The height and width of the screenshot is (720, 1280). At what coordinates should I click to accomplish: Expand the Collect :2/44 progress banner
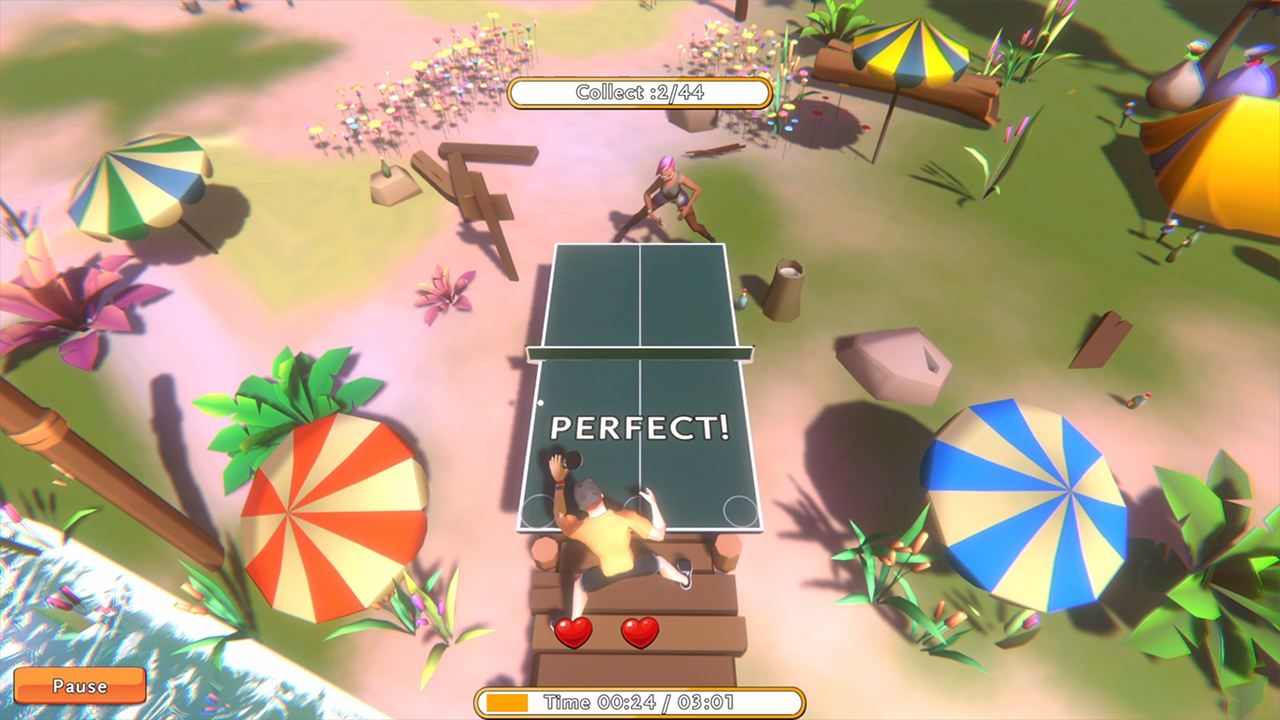tap(640, 92)
